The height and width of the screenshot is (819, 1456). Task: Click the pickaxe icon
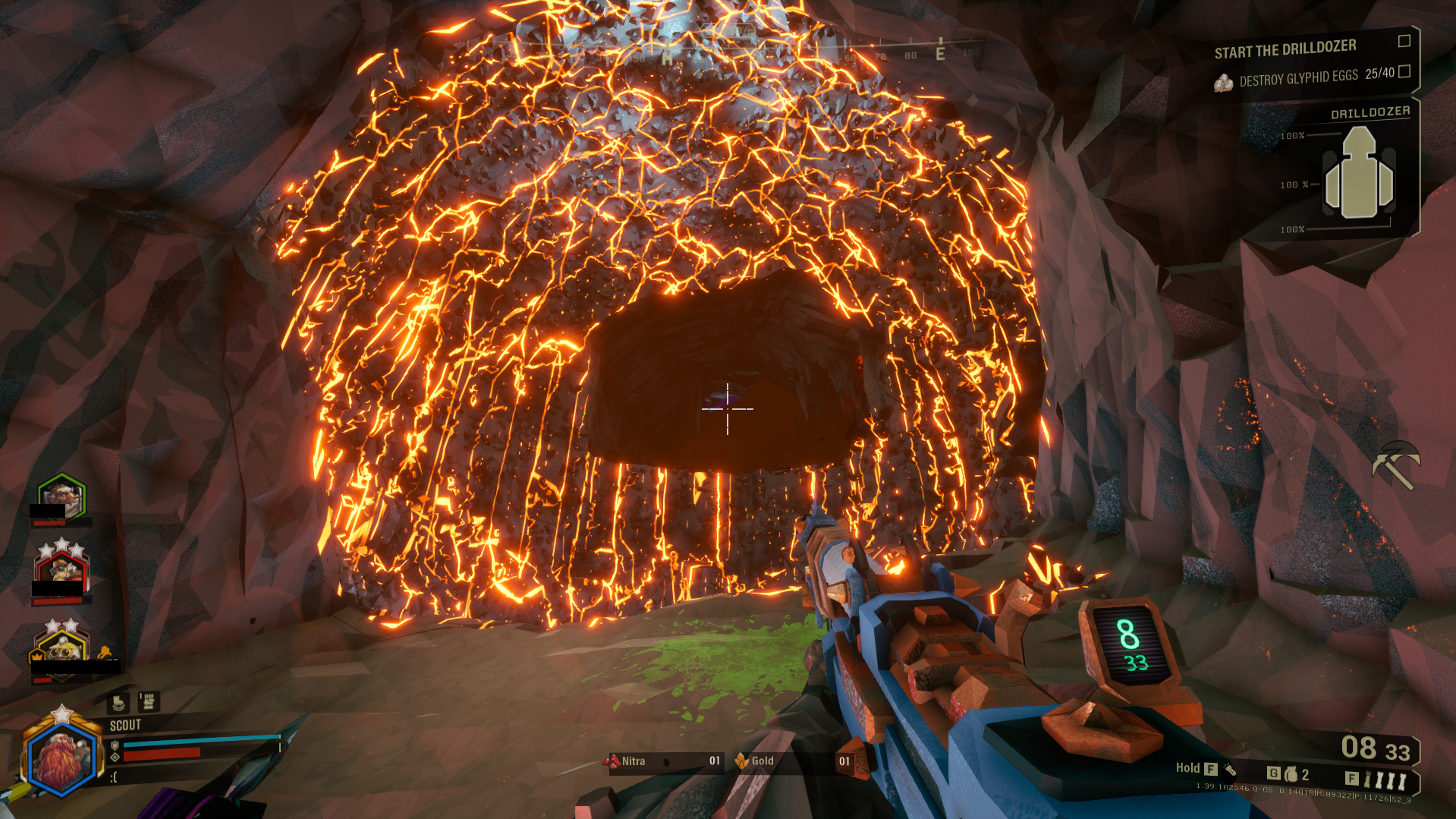click(x=1395, y=464)
